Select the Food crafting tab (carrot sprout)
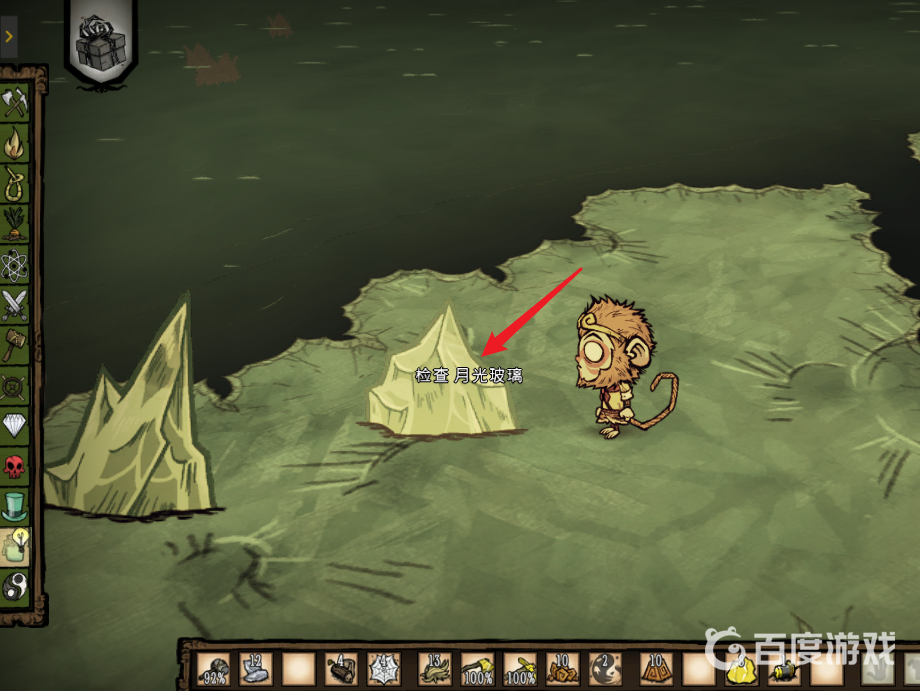920x691 pixels. click(16, 225)
